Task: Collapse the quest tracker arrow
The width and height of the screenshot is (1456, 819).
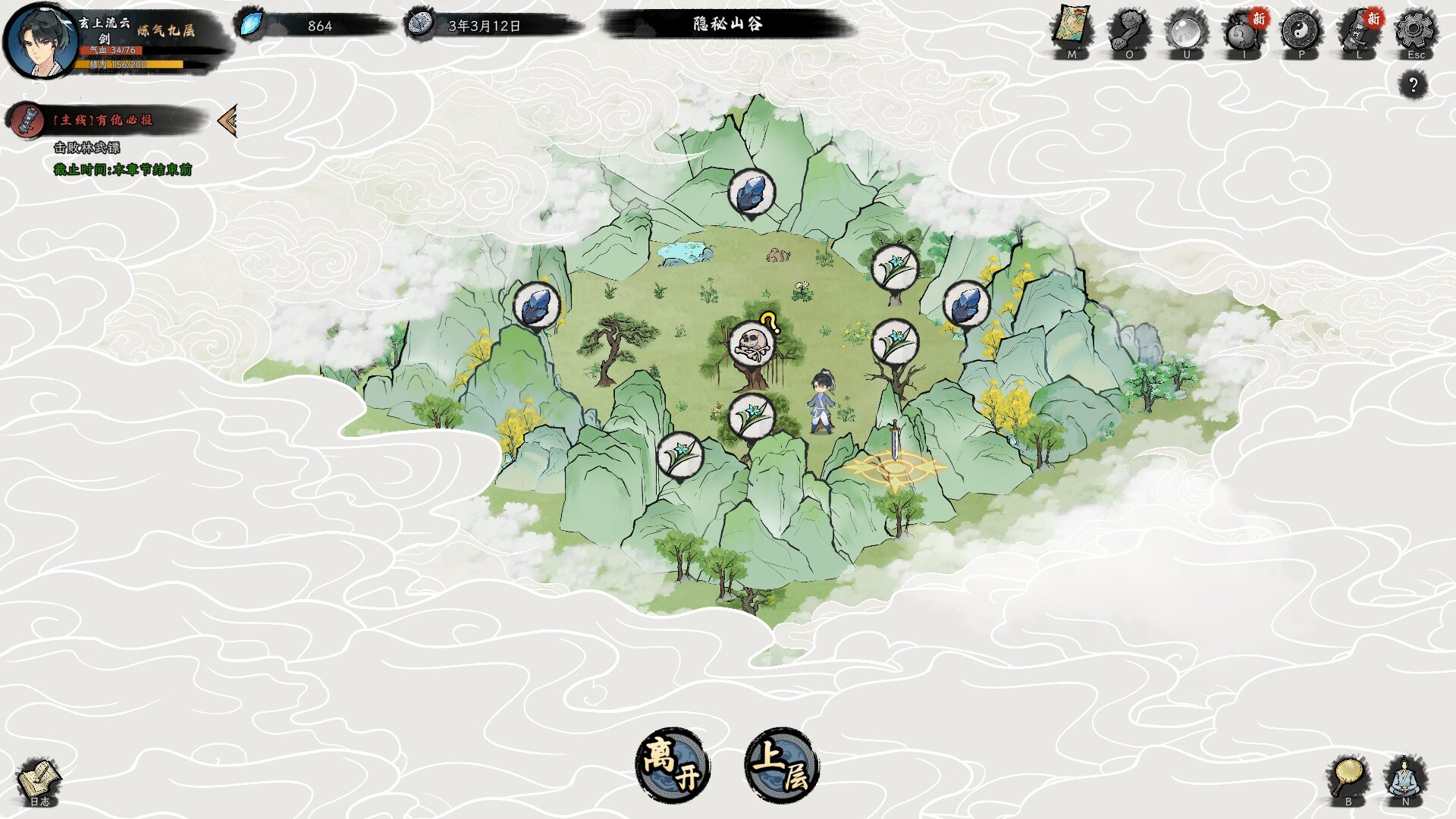Action: (x=227, y=121)
